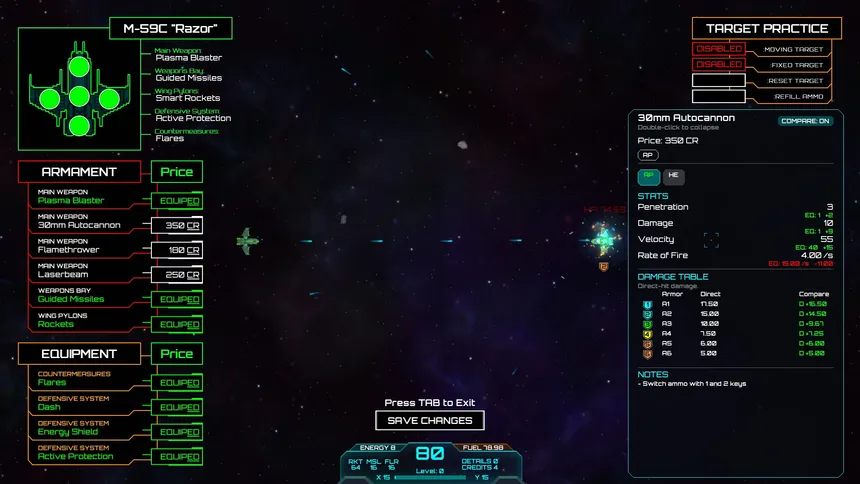This screenshot has width=860, height=484.
Task: Toggle the Fixed Target disabled switch
Action: (x=718, y=65)
